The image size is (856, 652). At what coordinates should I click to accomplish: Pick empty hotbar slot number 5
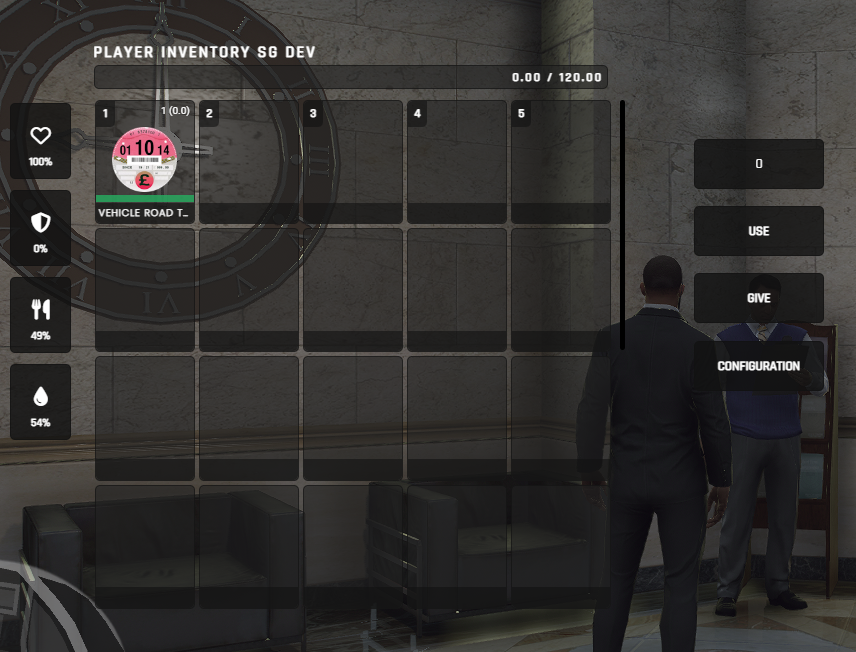point(560,161)
